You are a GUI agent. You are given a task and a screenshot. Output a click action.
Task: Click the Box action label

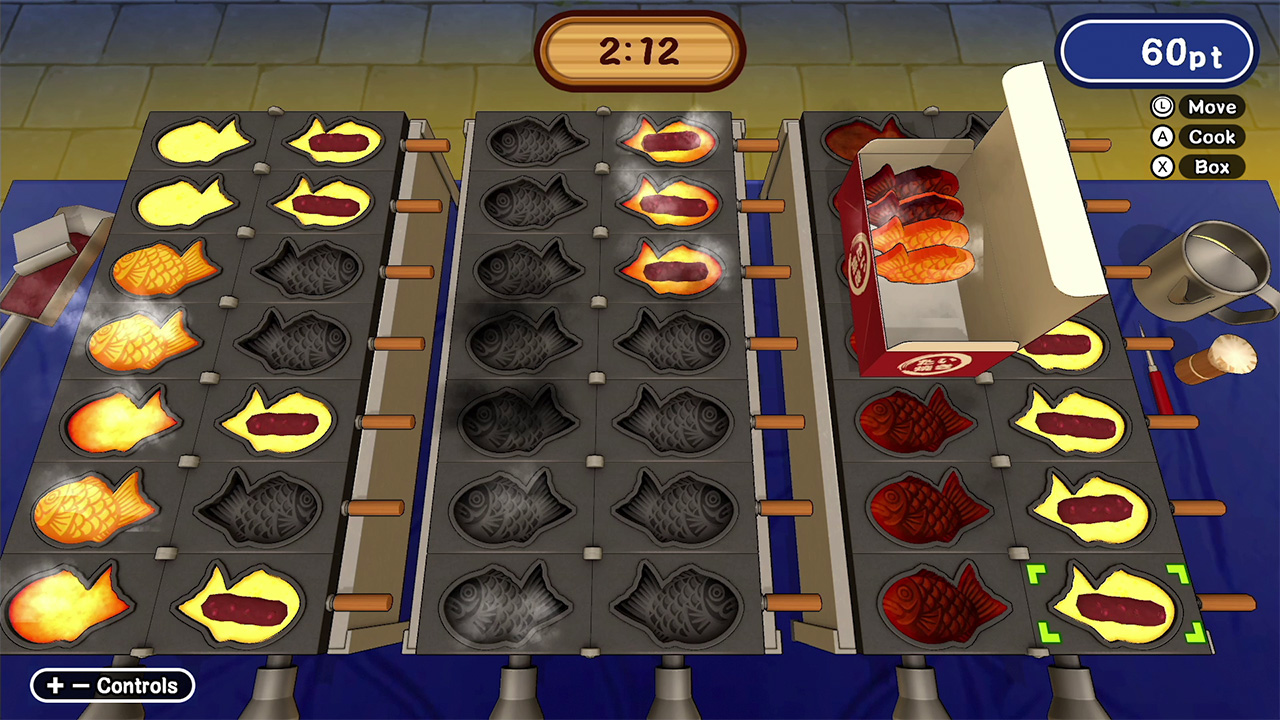pos(1212,167)
